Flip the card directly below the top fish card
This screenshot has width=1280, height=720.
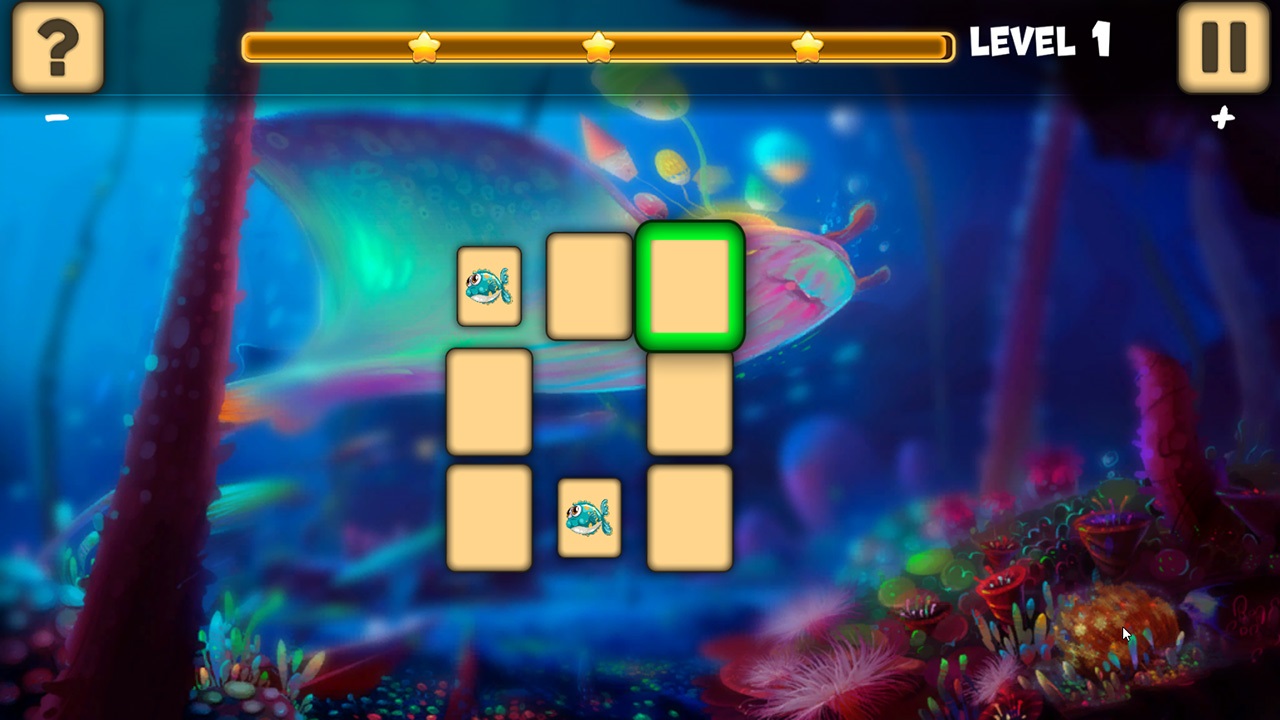(x=489, y=402)
